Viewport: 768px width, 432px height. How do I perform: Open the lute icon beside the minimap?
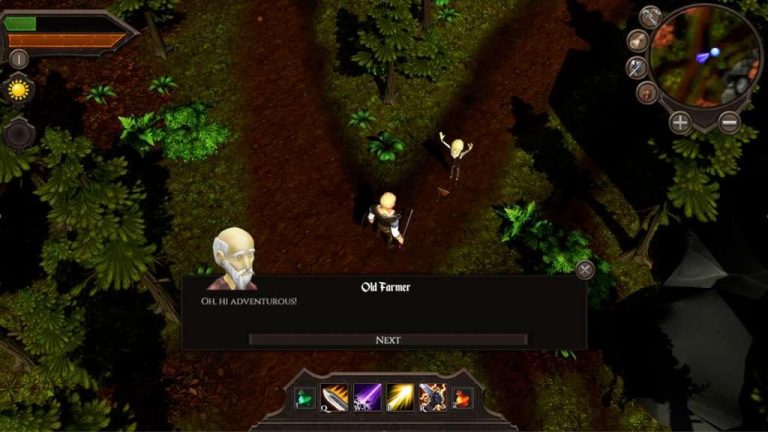coord(637,41)
